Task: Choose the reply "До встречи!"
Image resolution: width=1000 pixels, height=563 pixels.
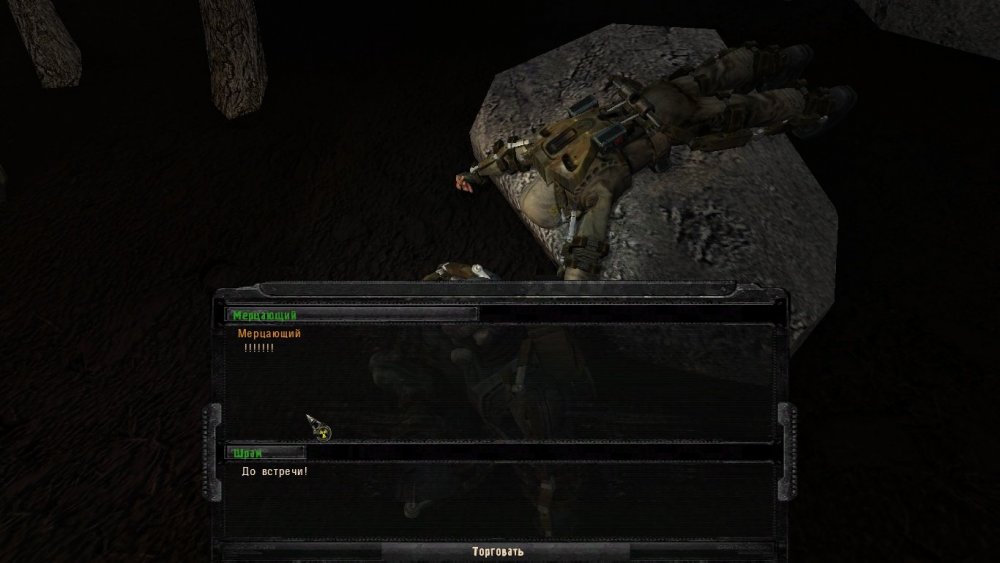Action: click(275, 471)
